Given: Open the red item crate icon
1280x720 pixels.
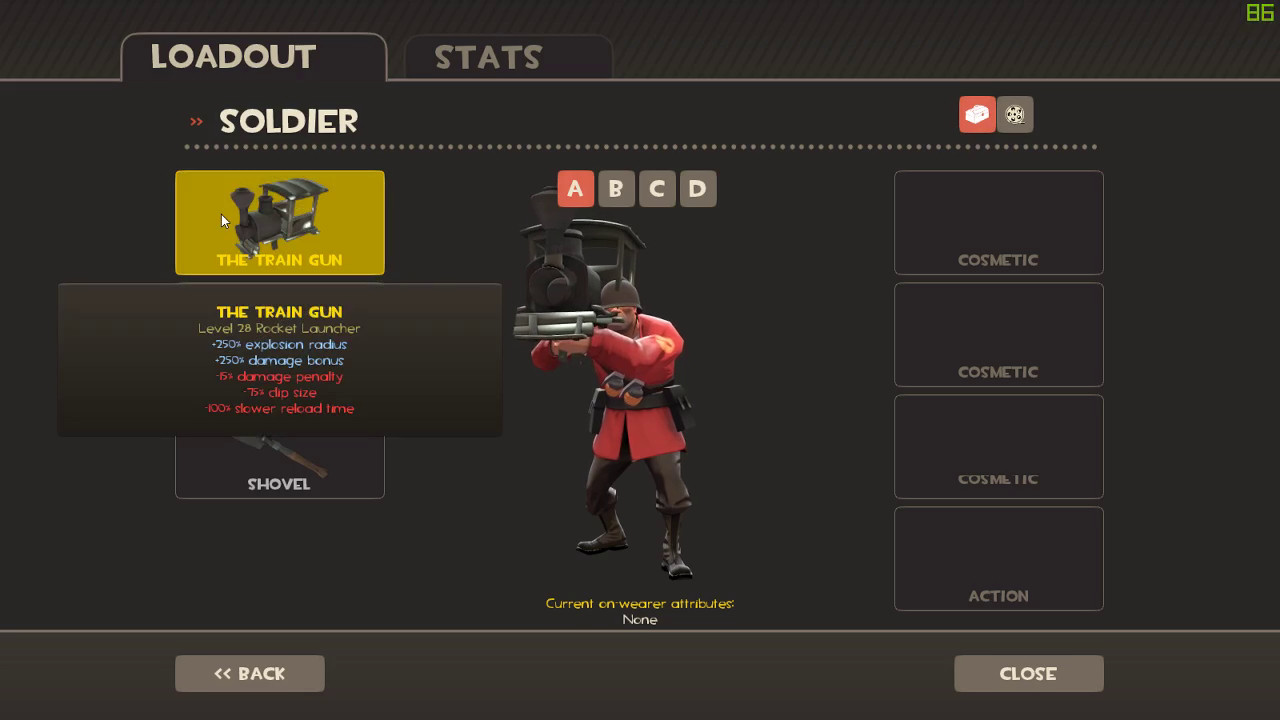Looking at the screenshot, I should (977, 114).
